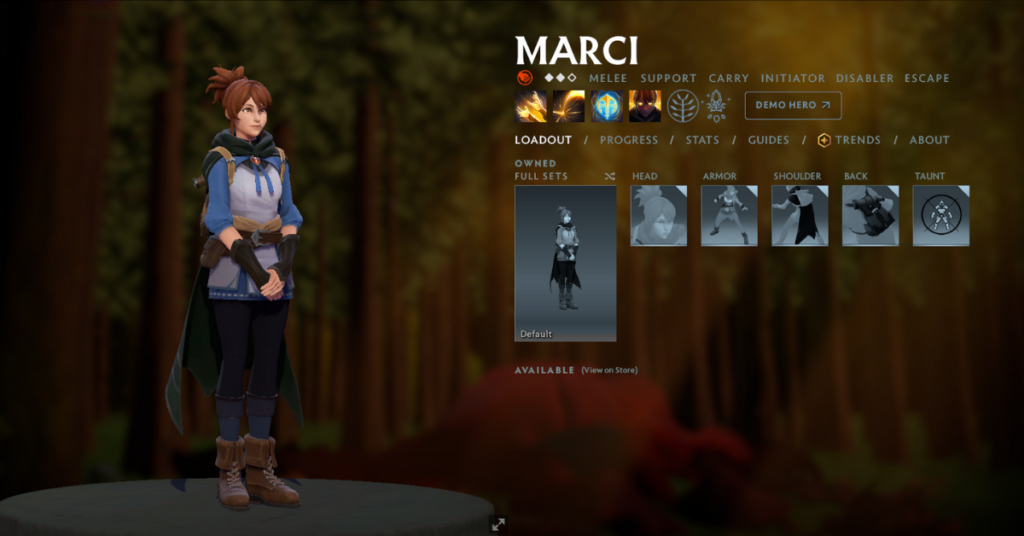Go to the Guides tab
The image size is (1024, 536).
click(x=768, y=140)
